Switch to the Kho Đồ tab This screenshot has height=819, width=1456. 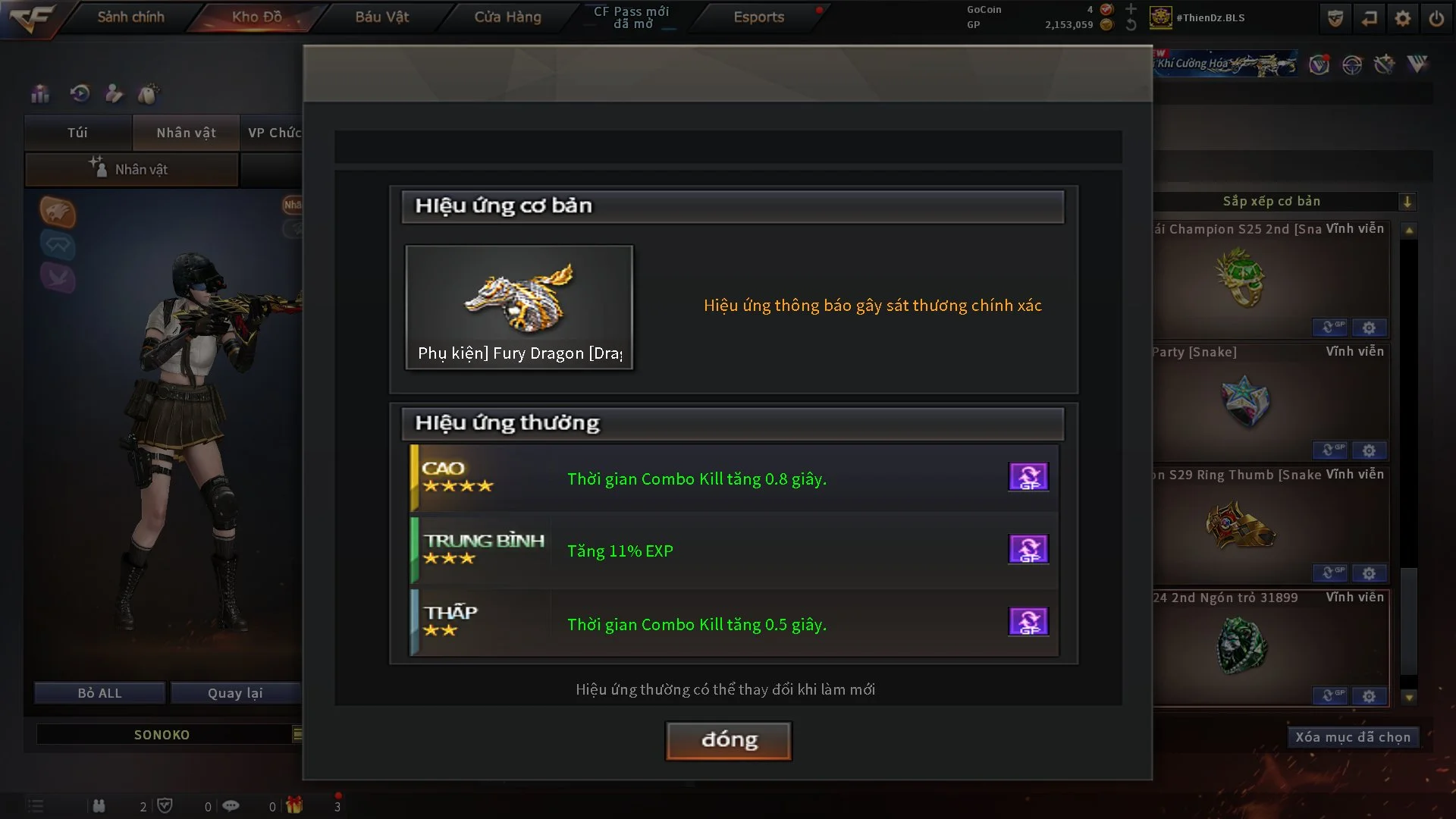coord(256,17)
